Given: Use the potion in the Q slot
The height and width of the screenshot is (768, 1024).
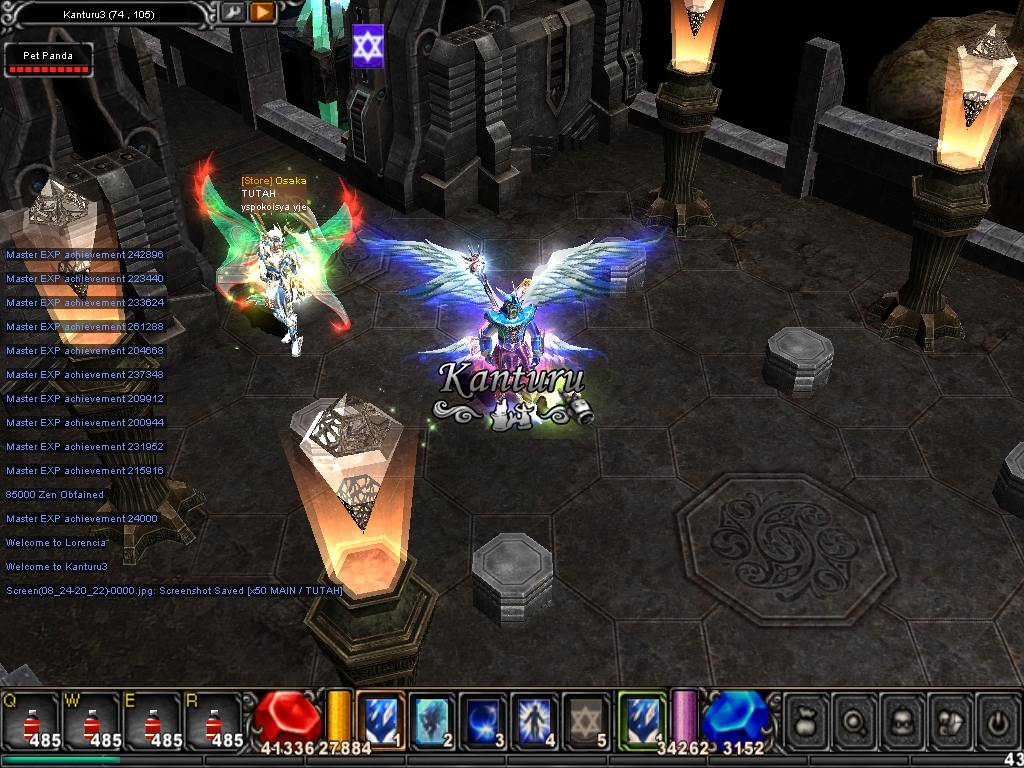Looking at the screenshot, I should [x=31, y=721].
